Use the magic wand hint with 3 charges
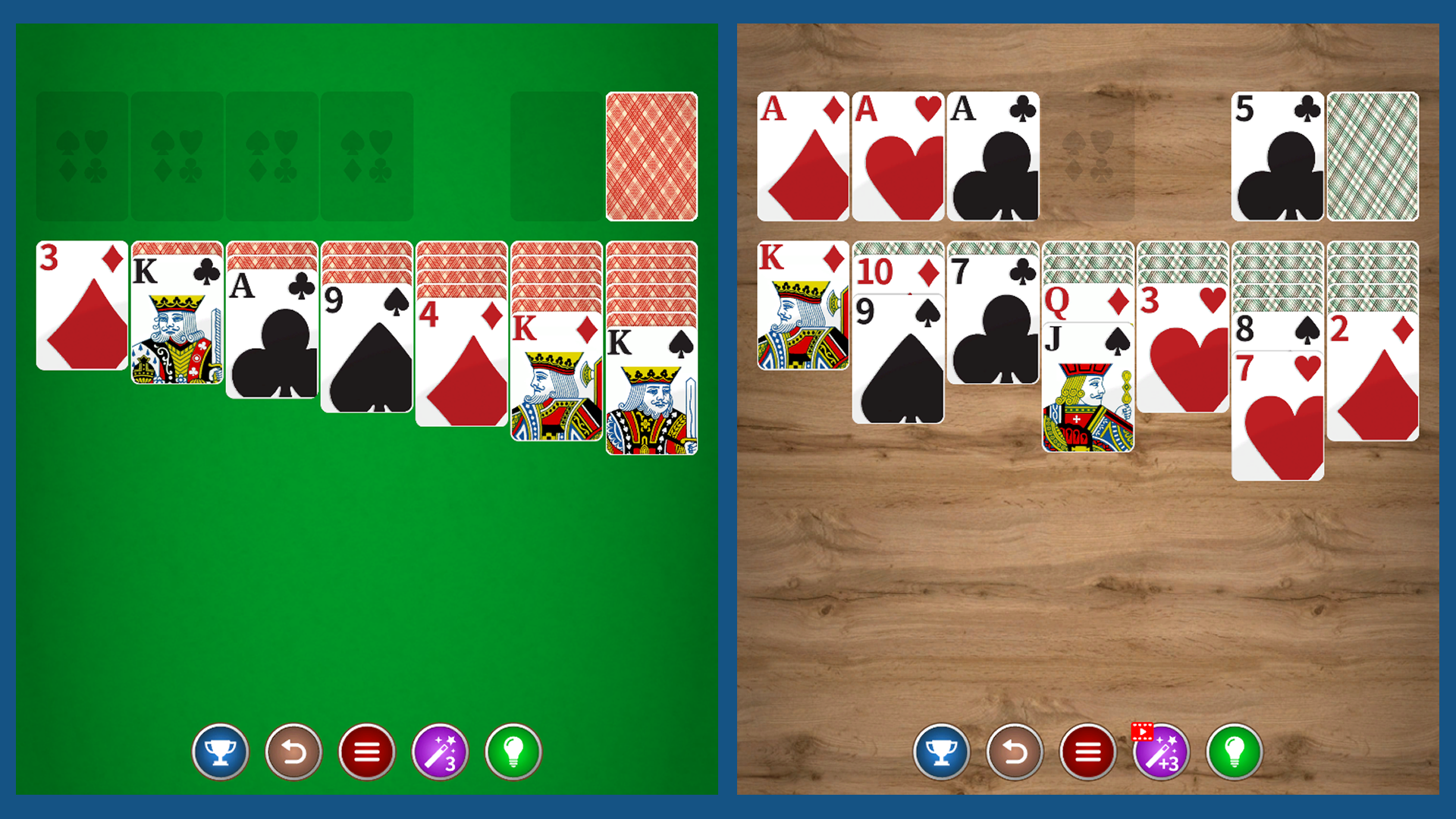This screenshot has height=819, width=1456. (x=441, y=752)
